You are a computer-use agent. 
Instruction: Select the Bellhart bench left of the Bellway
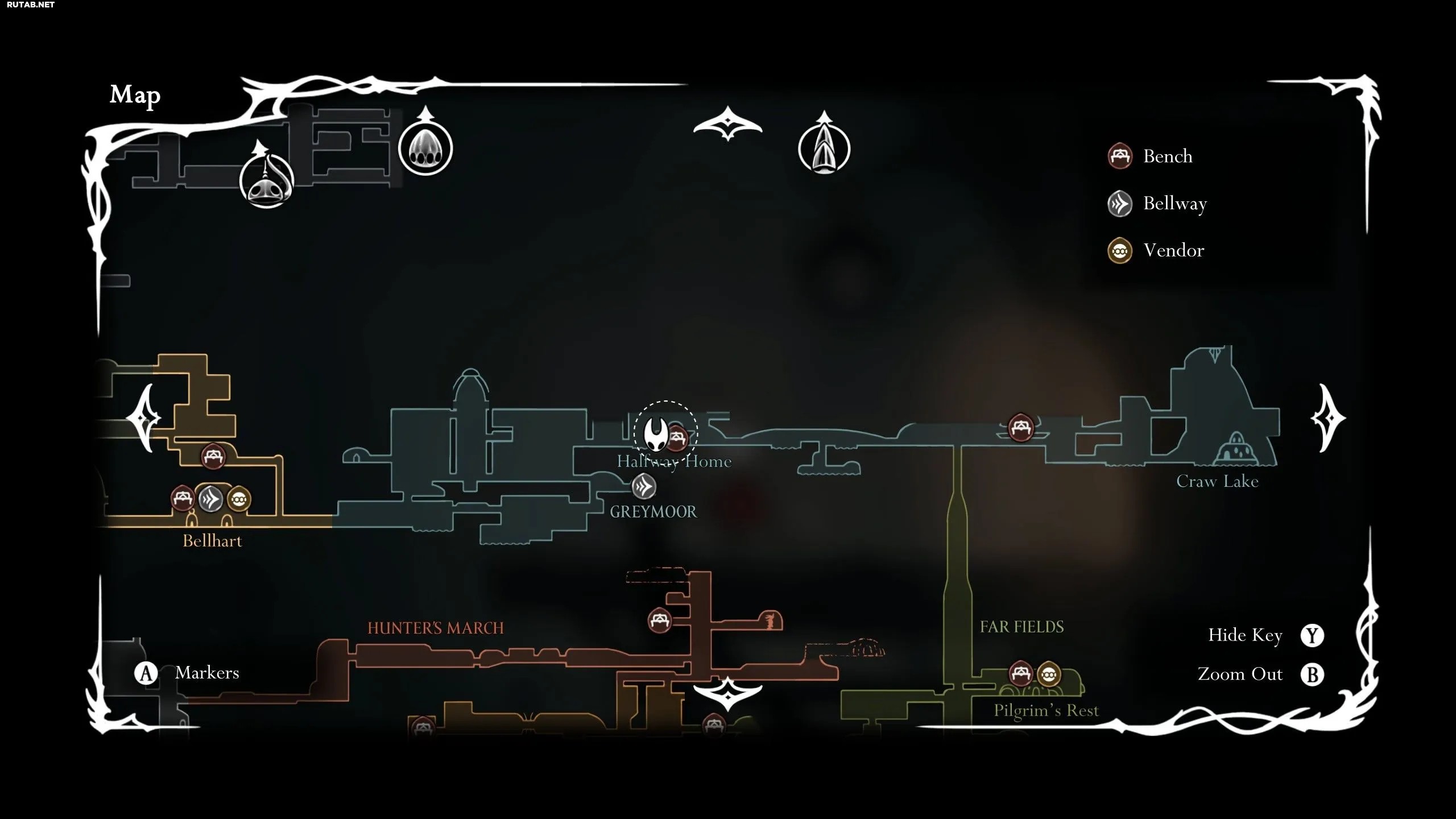(x=183, y=499)
